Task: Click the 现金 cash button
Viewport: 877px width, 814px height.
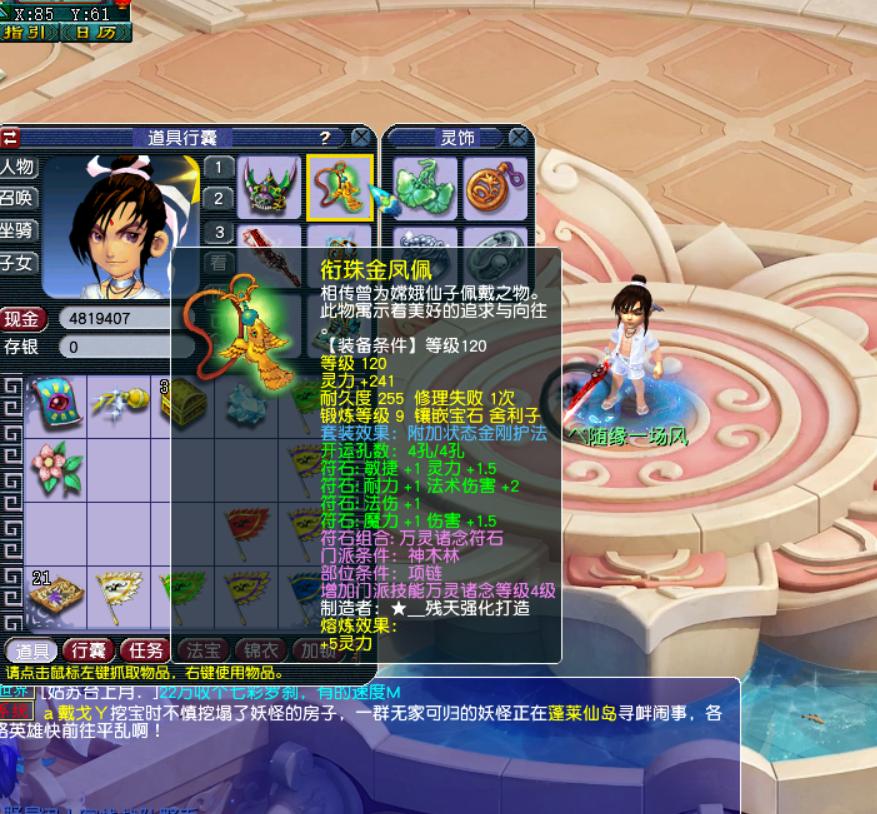Action: (x=23, y=319)
